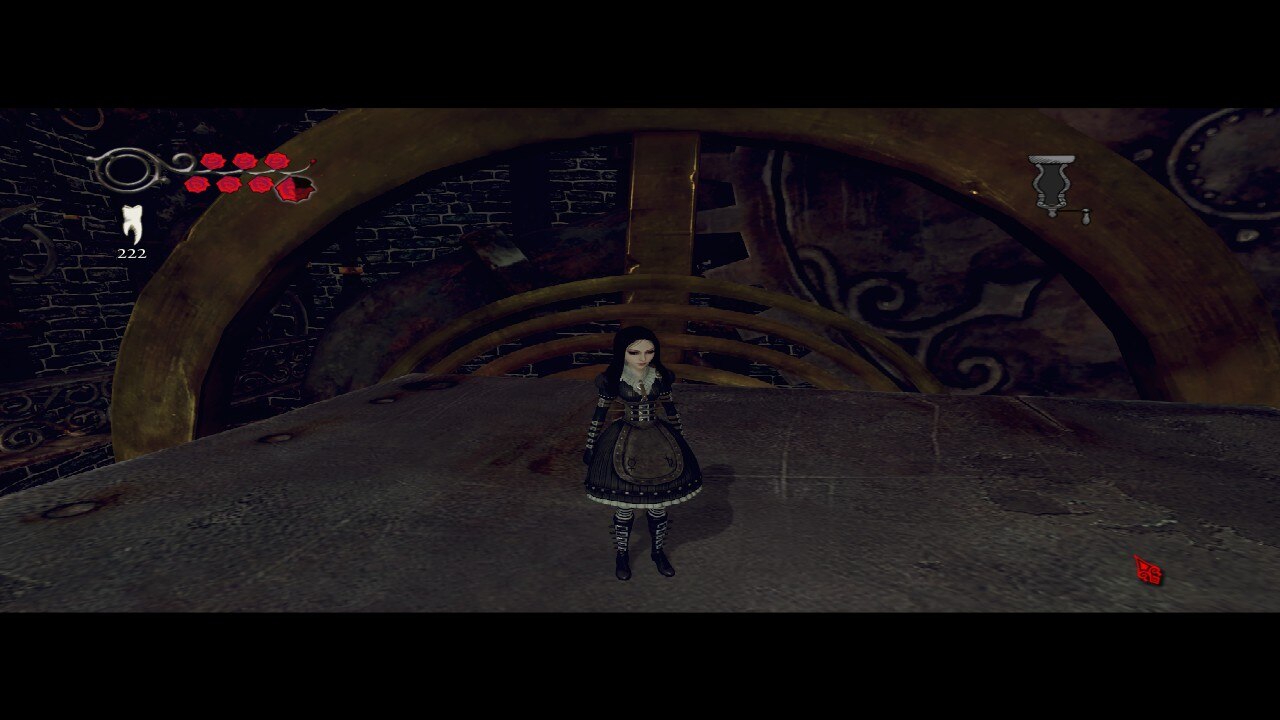Toggle the vial indicator on the right HUD
Screen dimensions: 1280x720
1050,181
